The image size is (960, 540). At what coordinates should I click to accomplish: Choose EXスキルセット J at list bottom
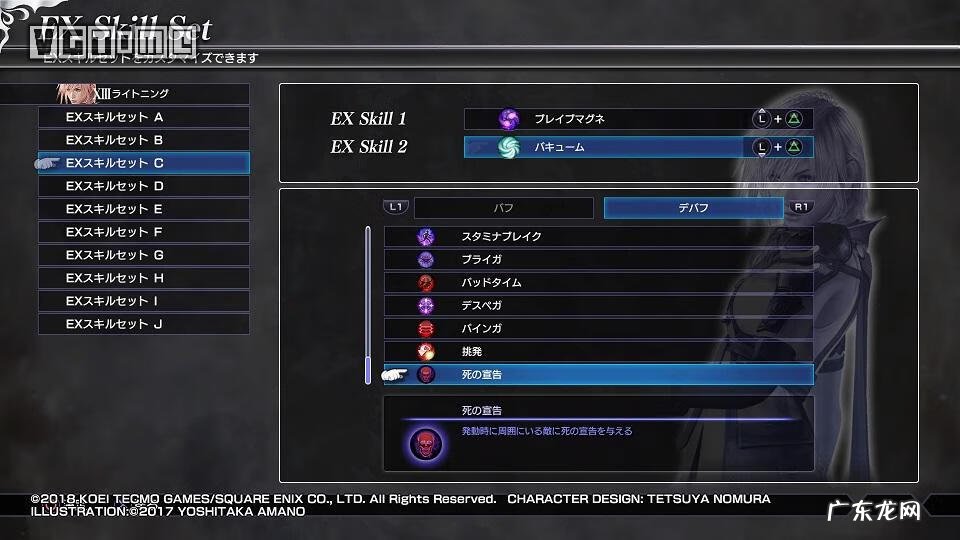tap(143, 324)
